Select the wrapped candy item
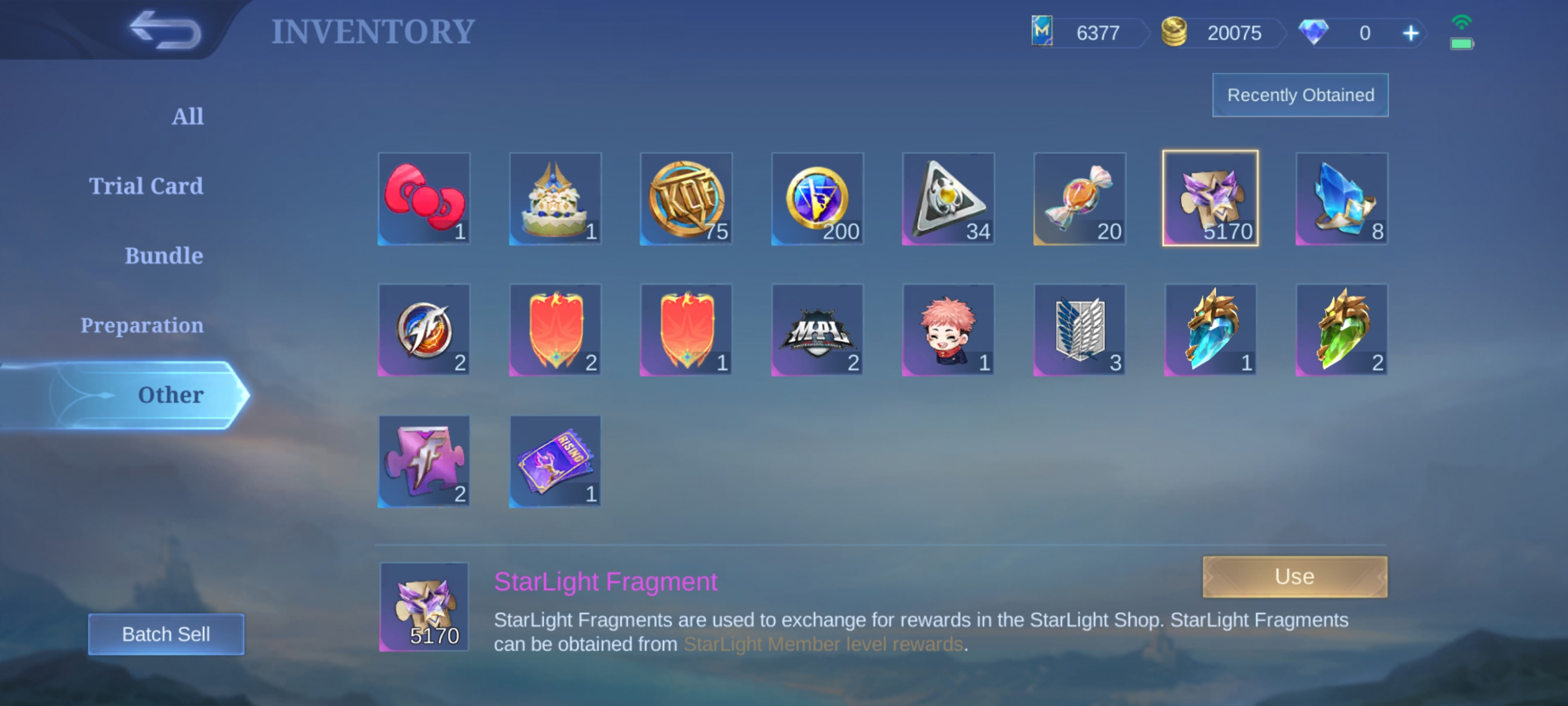The width and height of the screenshot is (1568, 706). [1079, 198]
